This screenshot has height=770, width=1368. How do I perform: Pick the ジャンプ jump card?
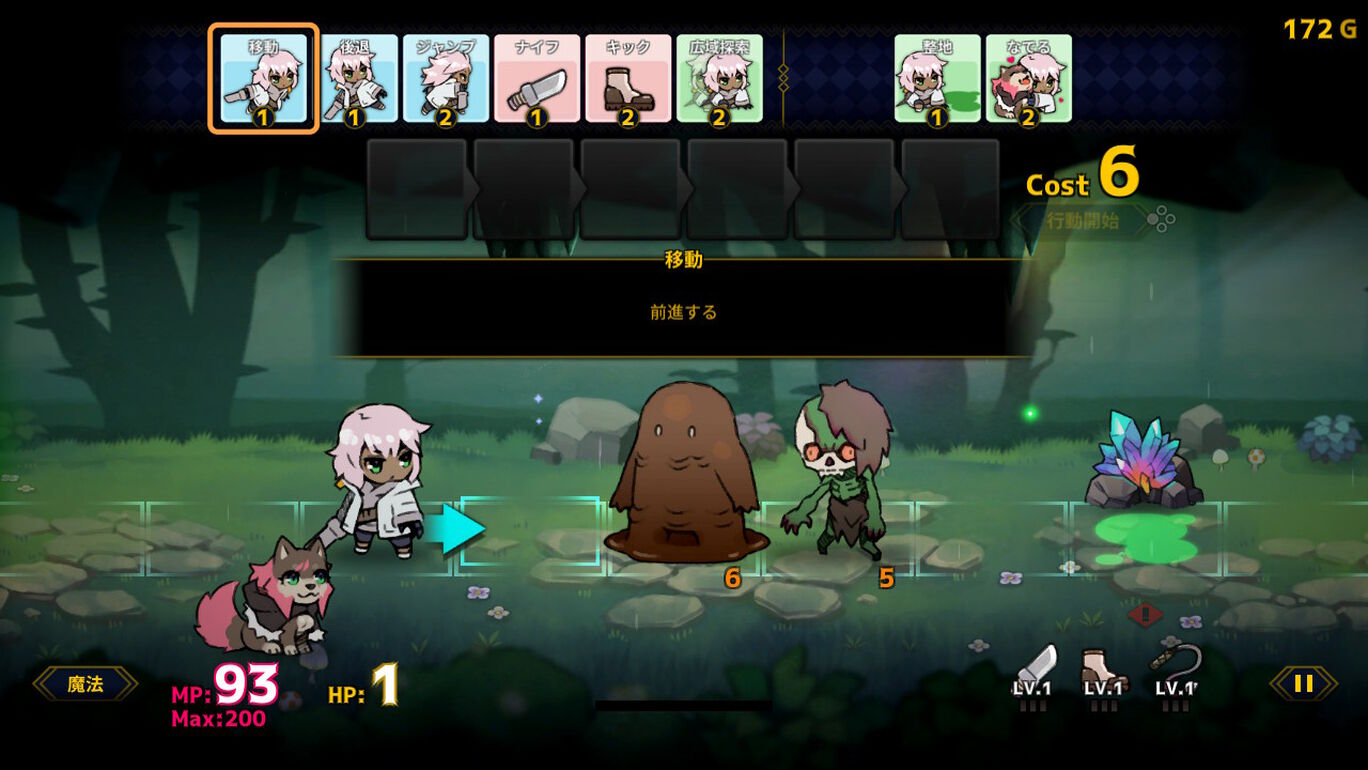446,79
